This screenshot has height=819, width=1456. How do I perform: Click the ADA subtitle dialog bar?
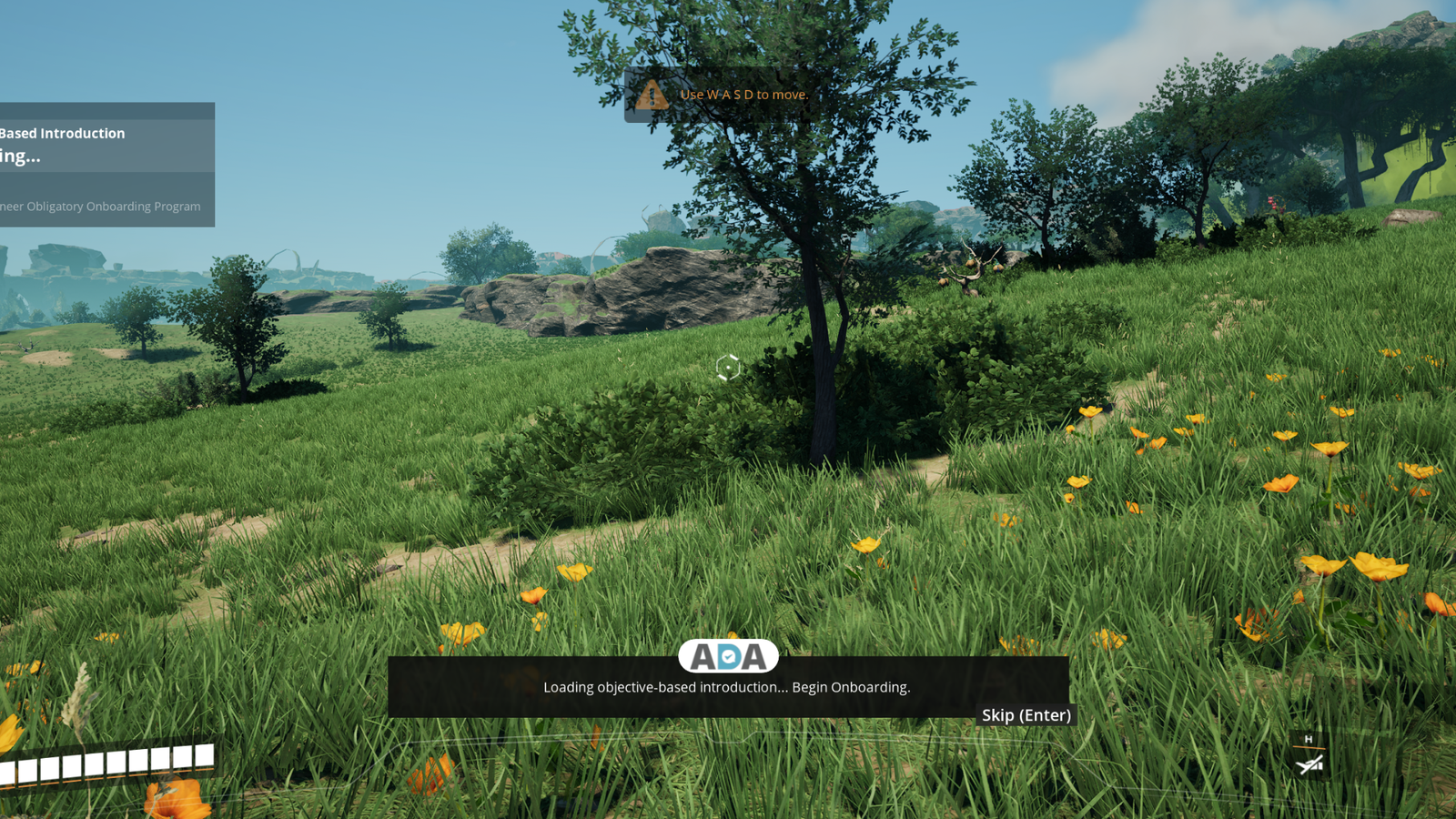pos(728,682)
